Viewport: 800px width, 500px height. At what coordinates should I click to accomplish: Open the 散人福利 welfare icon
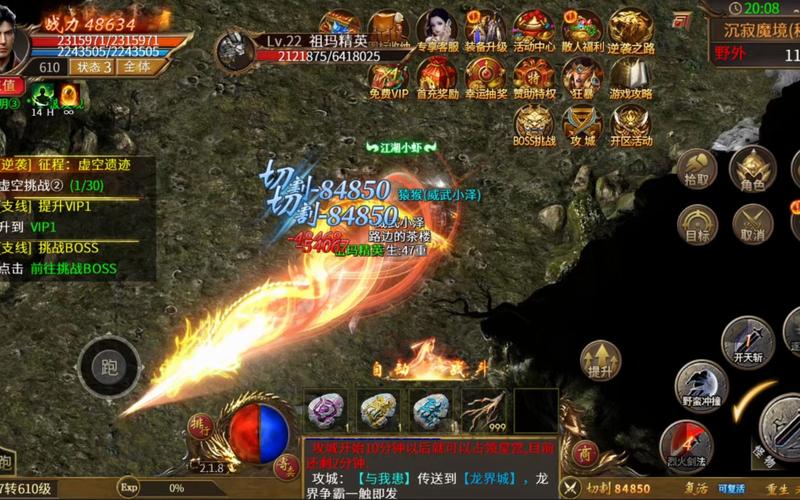coord(582,30)
